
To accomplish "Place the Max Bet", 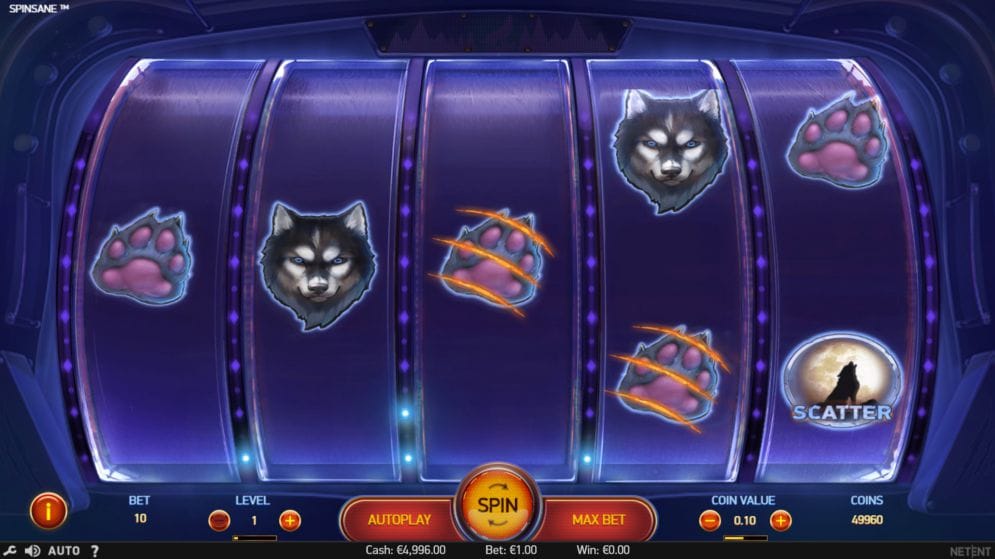I will pyautogui.click(x=599, y=520).
